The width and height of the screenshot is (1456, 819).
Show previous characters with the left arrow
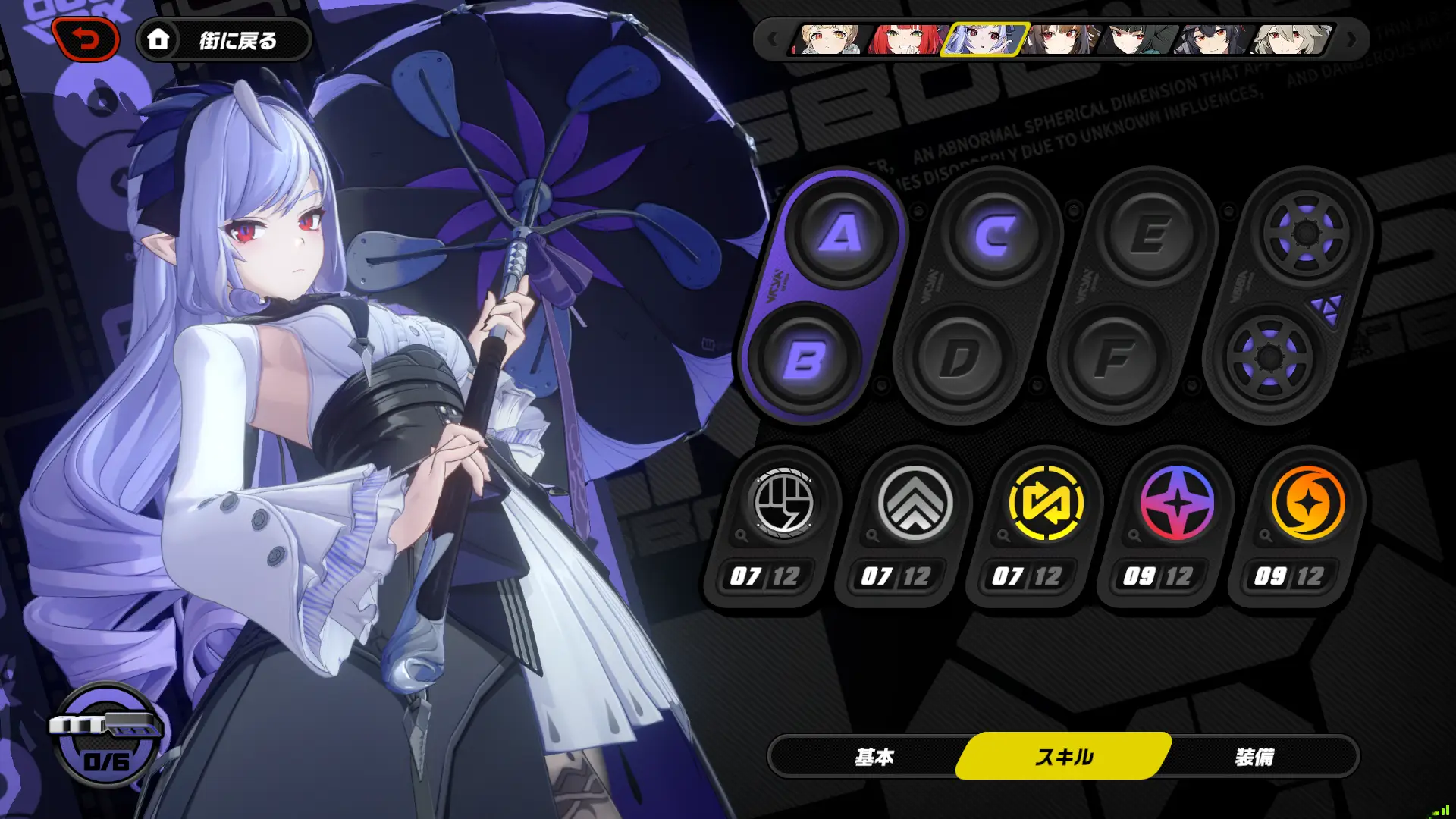(x=772, y=39)
